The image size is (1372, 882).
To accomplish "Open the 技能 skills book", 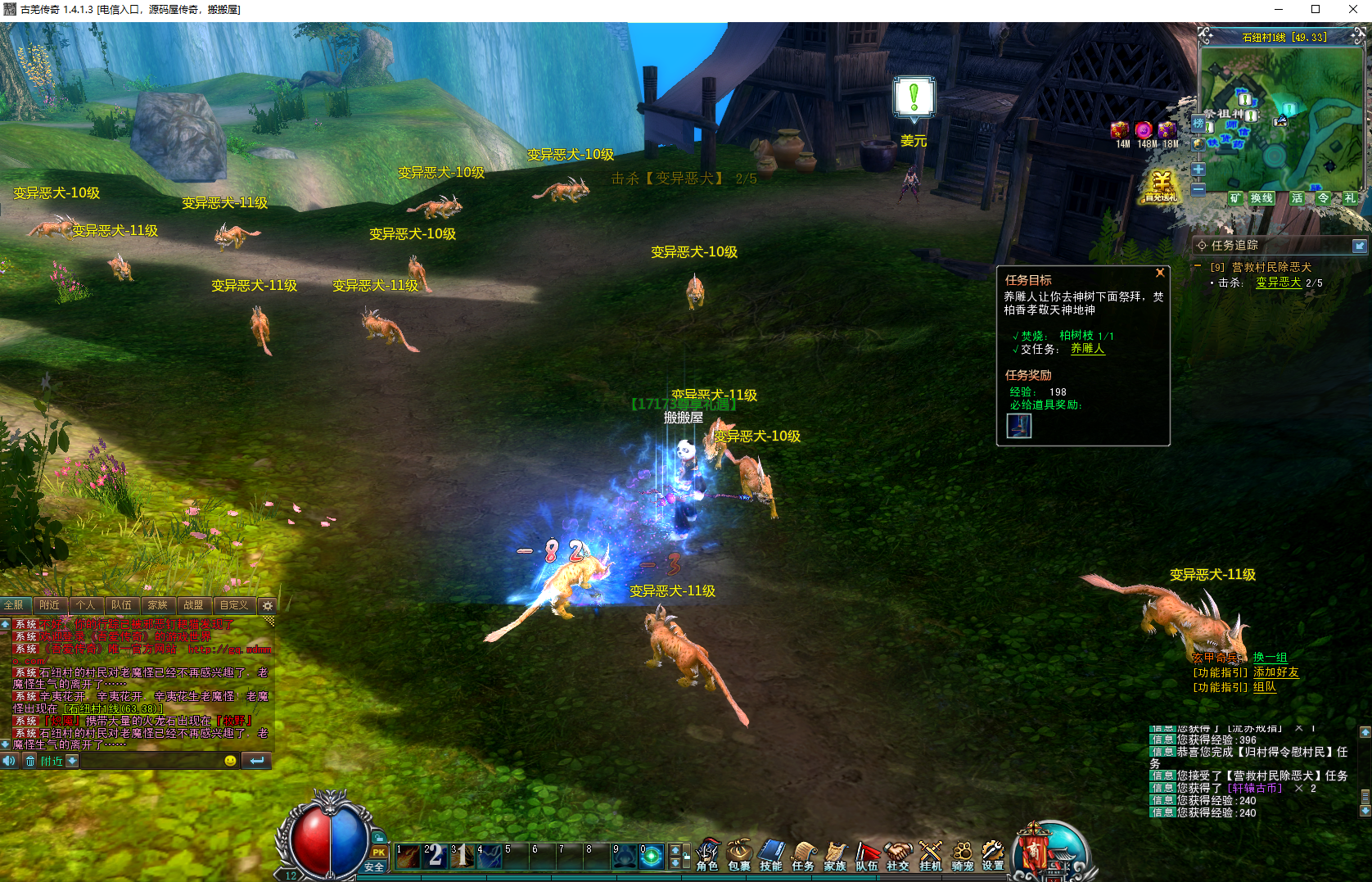I will click(x=771, y=857).
